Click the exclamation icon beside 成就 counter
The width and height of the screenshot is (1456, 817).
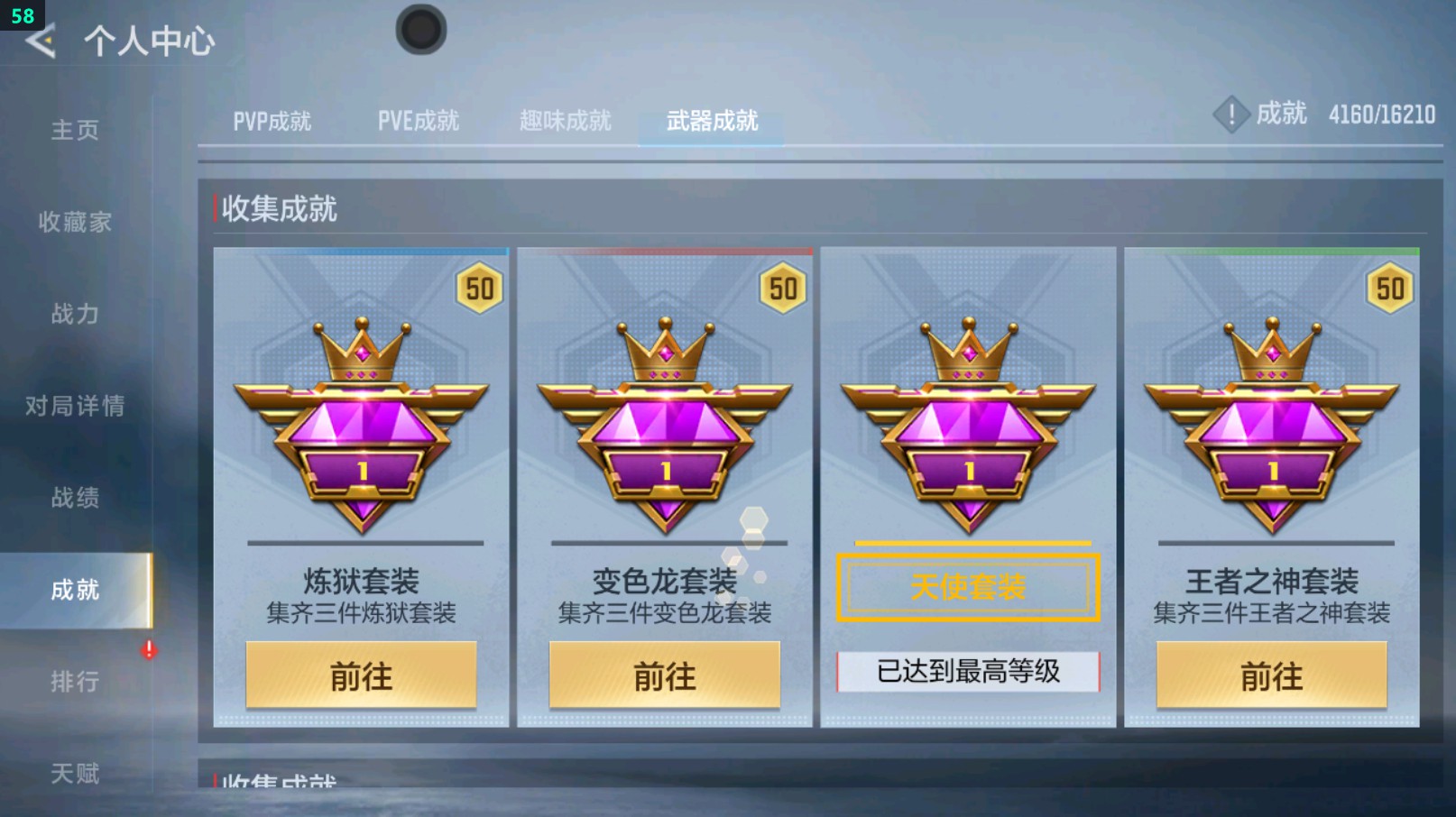1230,115
